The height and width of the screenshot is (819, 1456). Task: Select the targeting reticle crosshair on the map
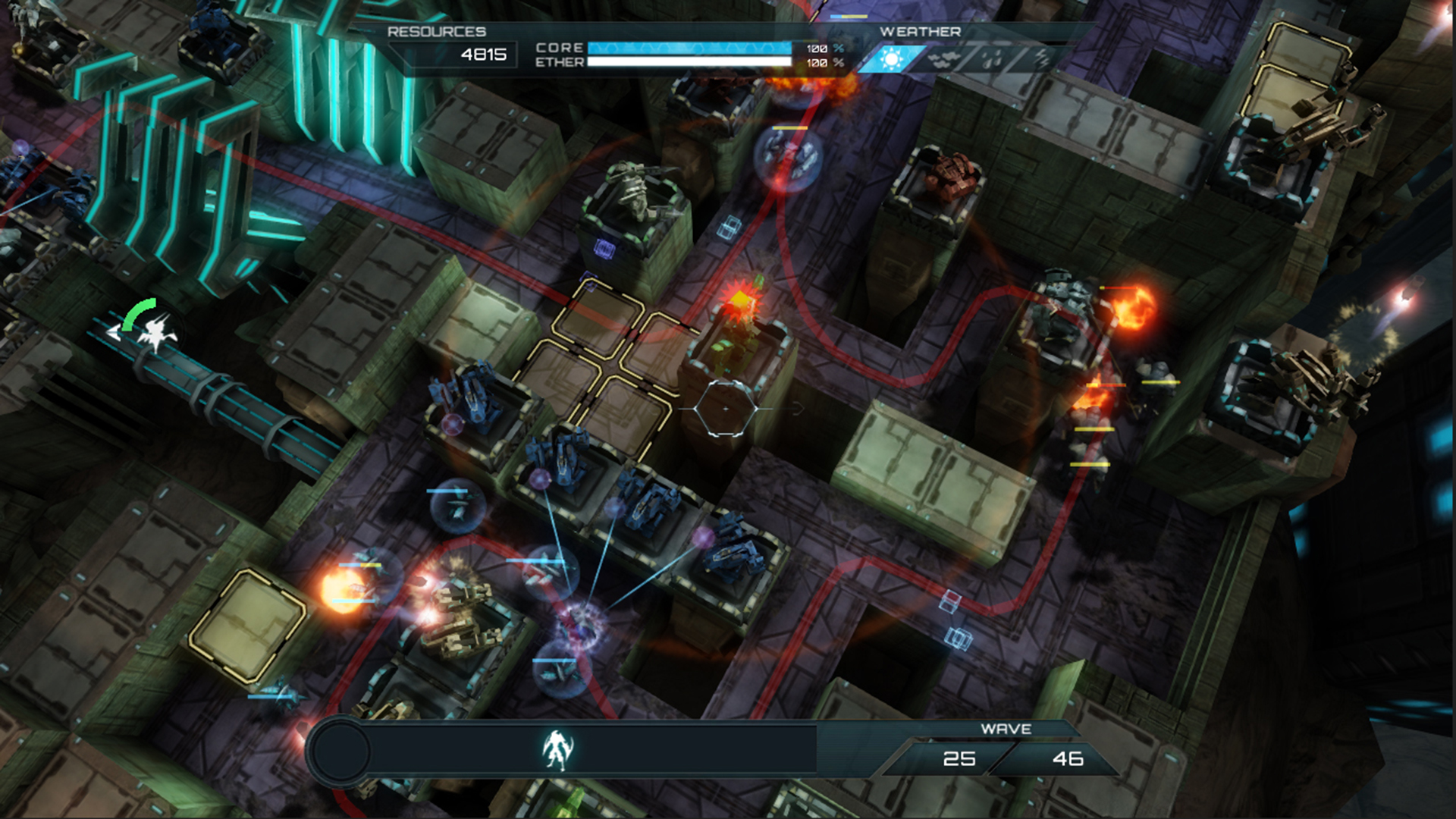(x=725, y=408)
